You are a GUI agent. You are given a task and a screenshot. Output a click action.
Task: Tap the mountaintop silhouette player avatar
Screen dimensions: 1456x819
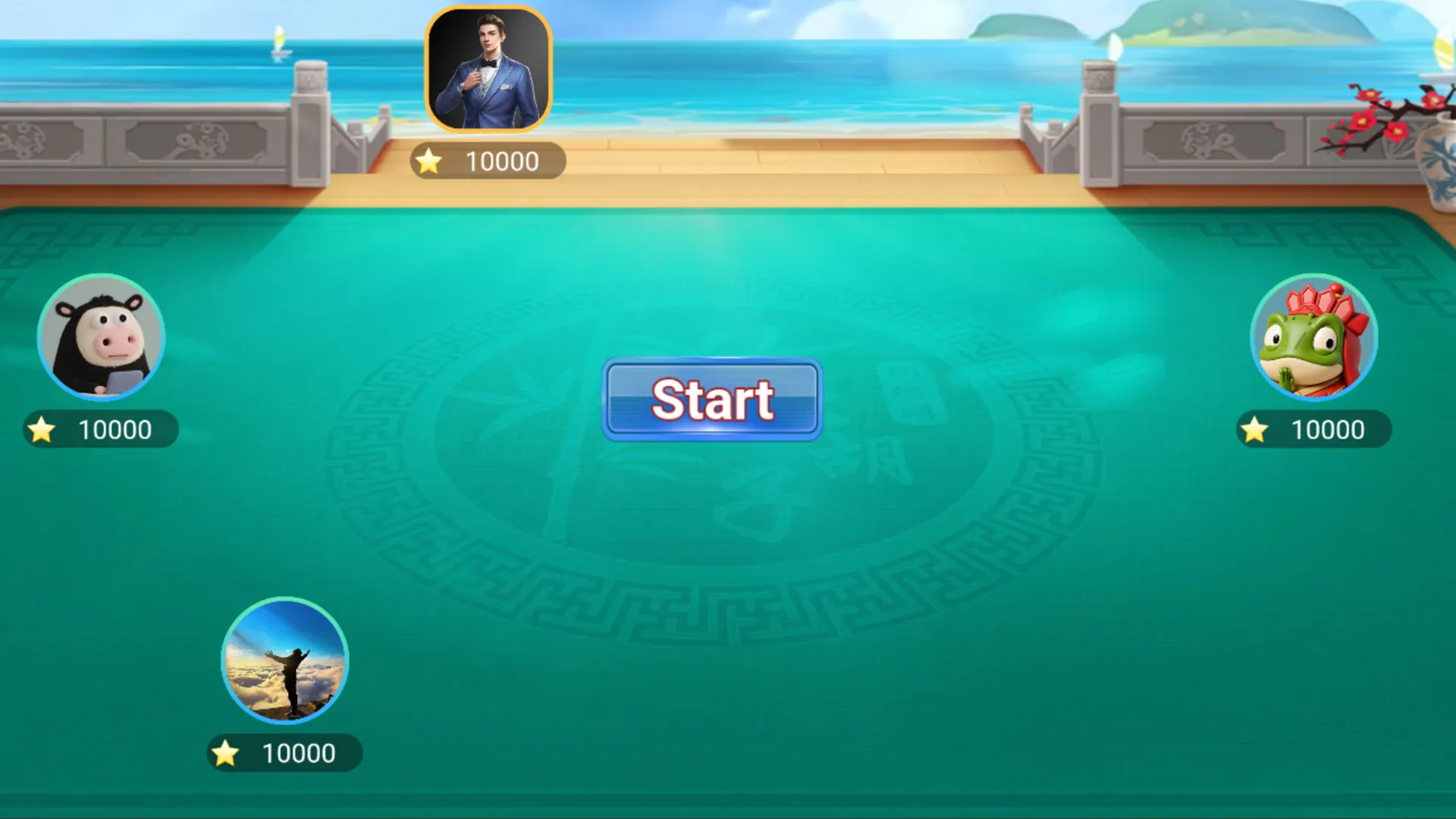click(x=285, y=661)
